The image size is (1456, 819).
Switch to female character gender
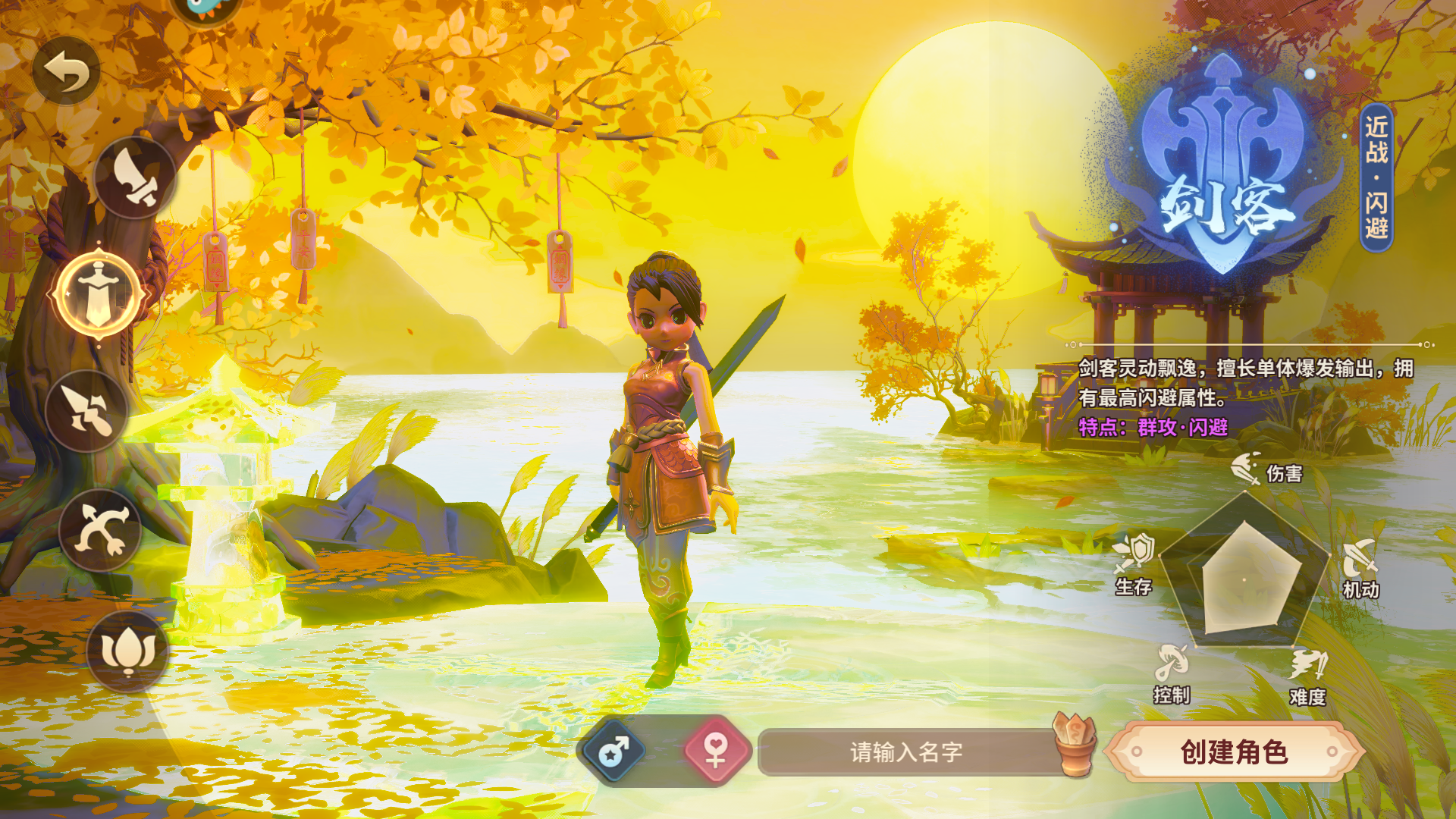[x=716, y=752]
